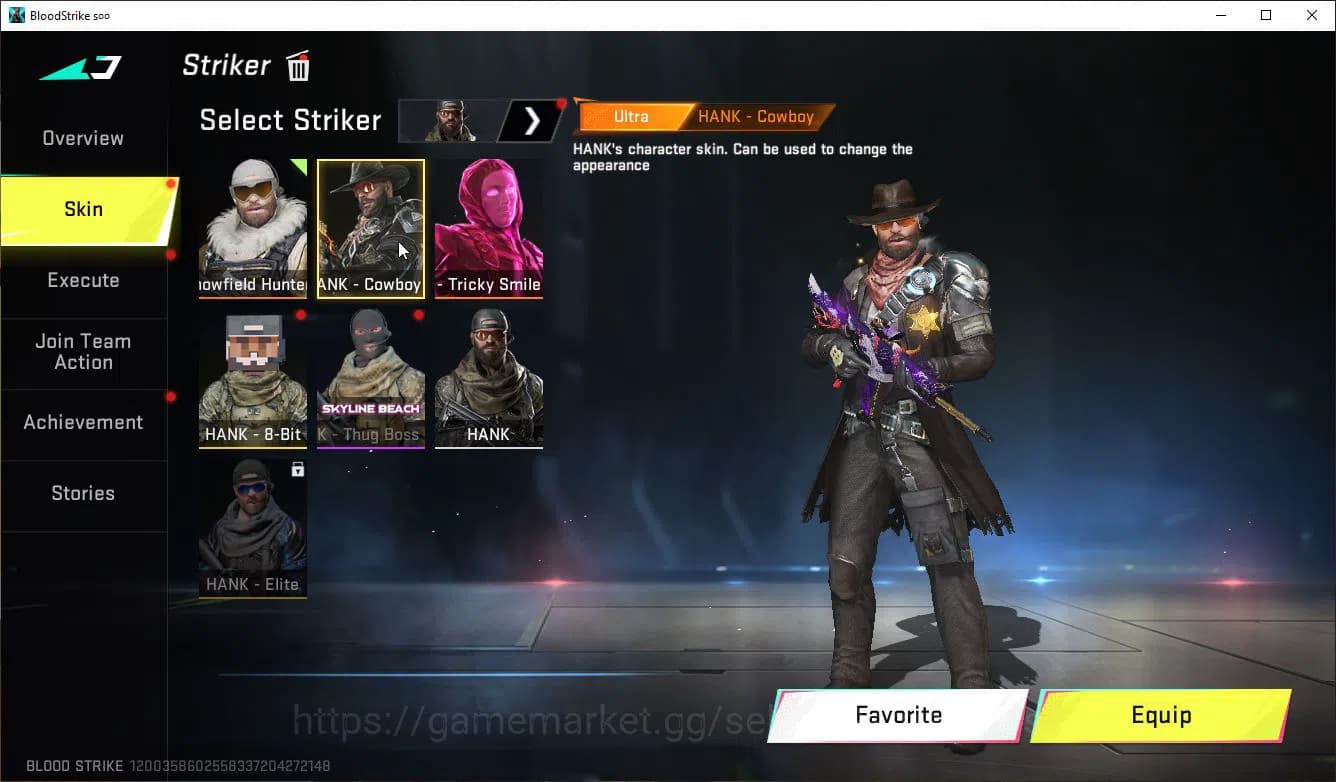Click the yellow underline bar on HANK - Cowboy
Screen dimensions: 1336x782
[x=370, y=296]
